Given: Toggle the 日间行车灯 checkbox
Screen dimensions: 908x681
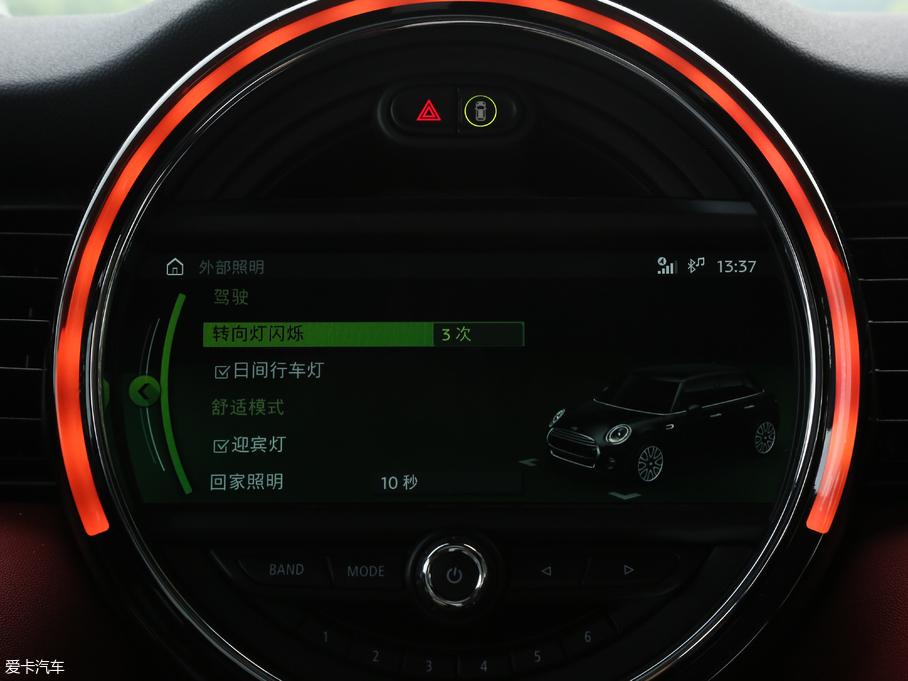Looking at the screenshot, I should (x=222, y=372).
